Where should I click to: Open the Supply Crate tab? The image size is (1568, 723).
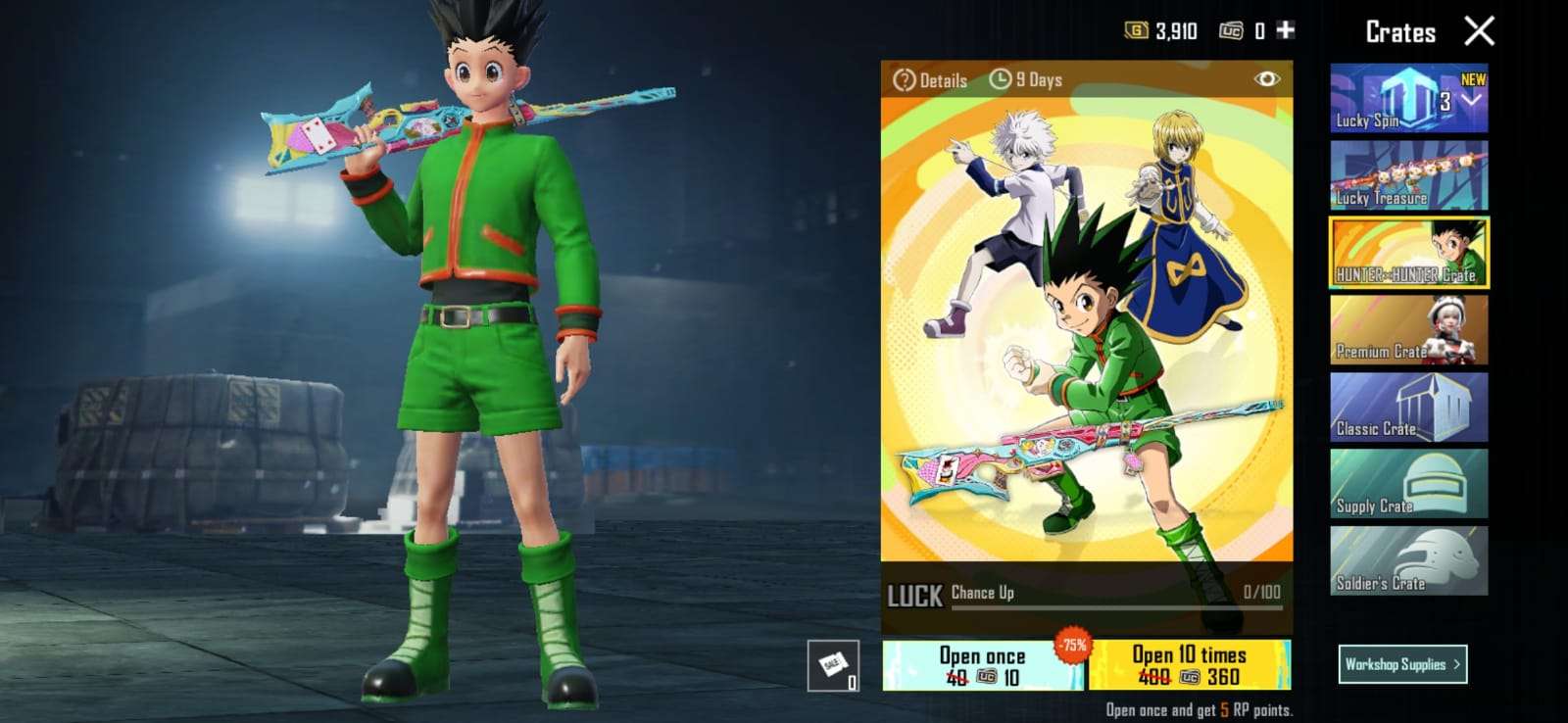[x=1408, y=484]
